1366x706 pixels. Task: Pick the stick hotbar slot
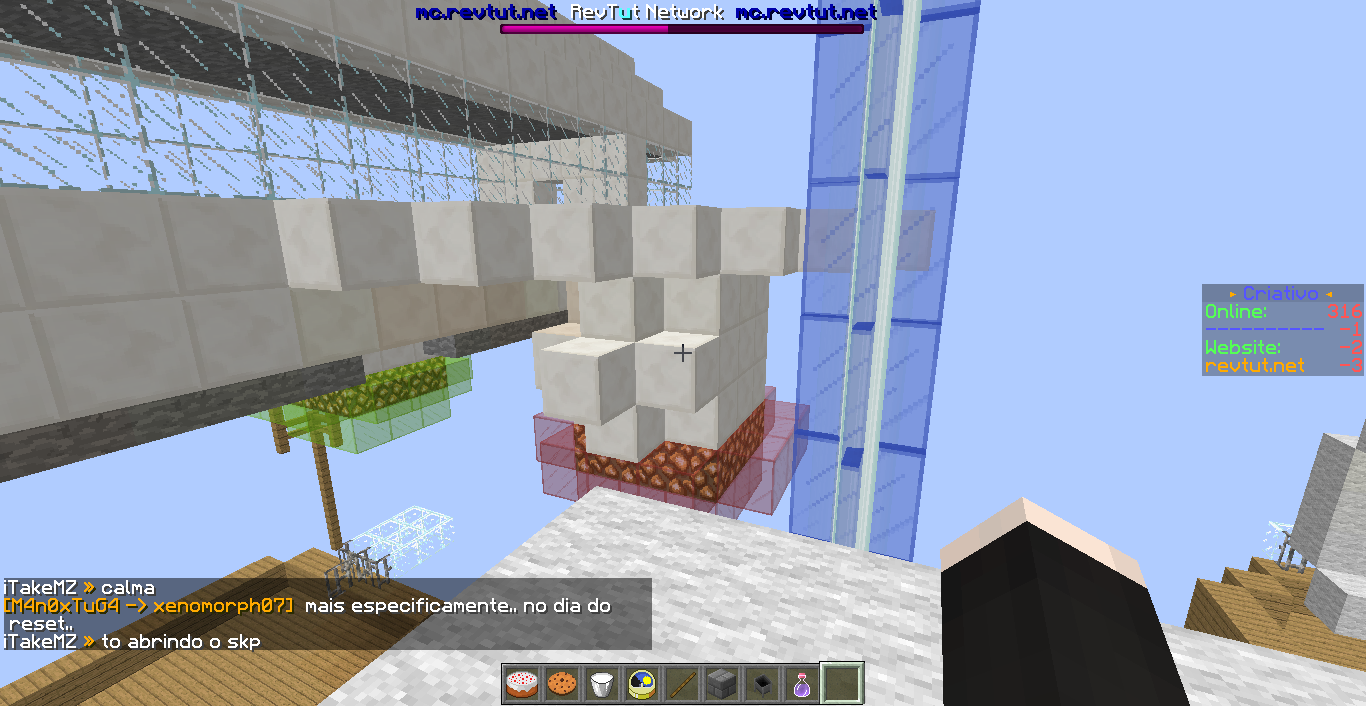click(x=682, y=684)
